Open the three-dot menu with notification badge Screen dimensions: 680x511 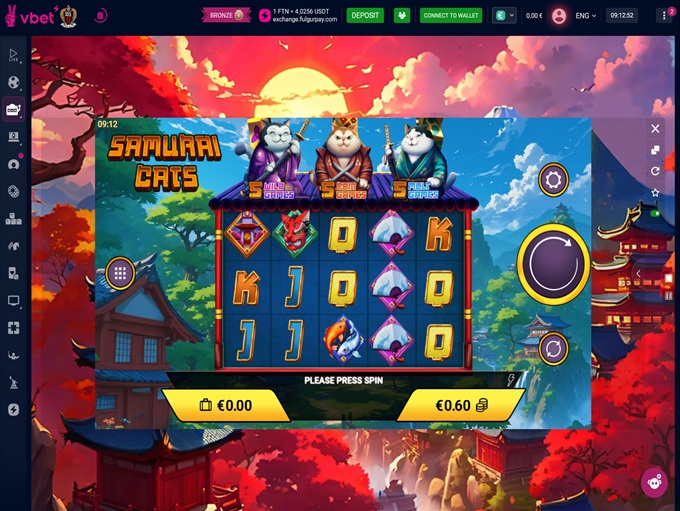[x=665, y=15]
